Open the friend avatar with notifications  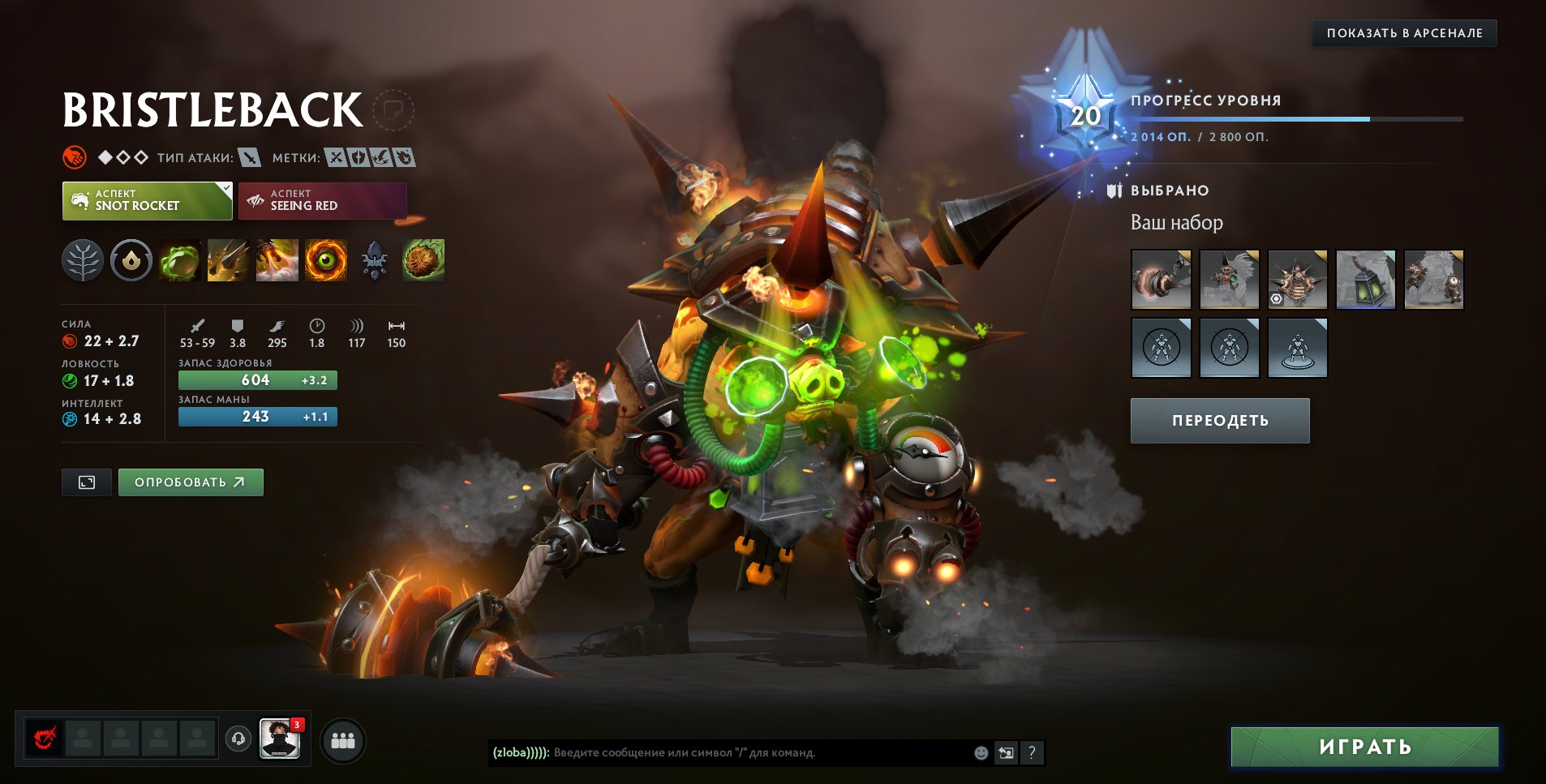280,739
